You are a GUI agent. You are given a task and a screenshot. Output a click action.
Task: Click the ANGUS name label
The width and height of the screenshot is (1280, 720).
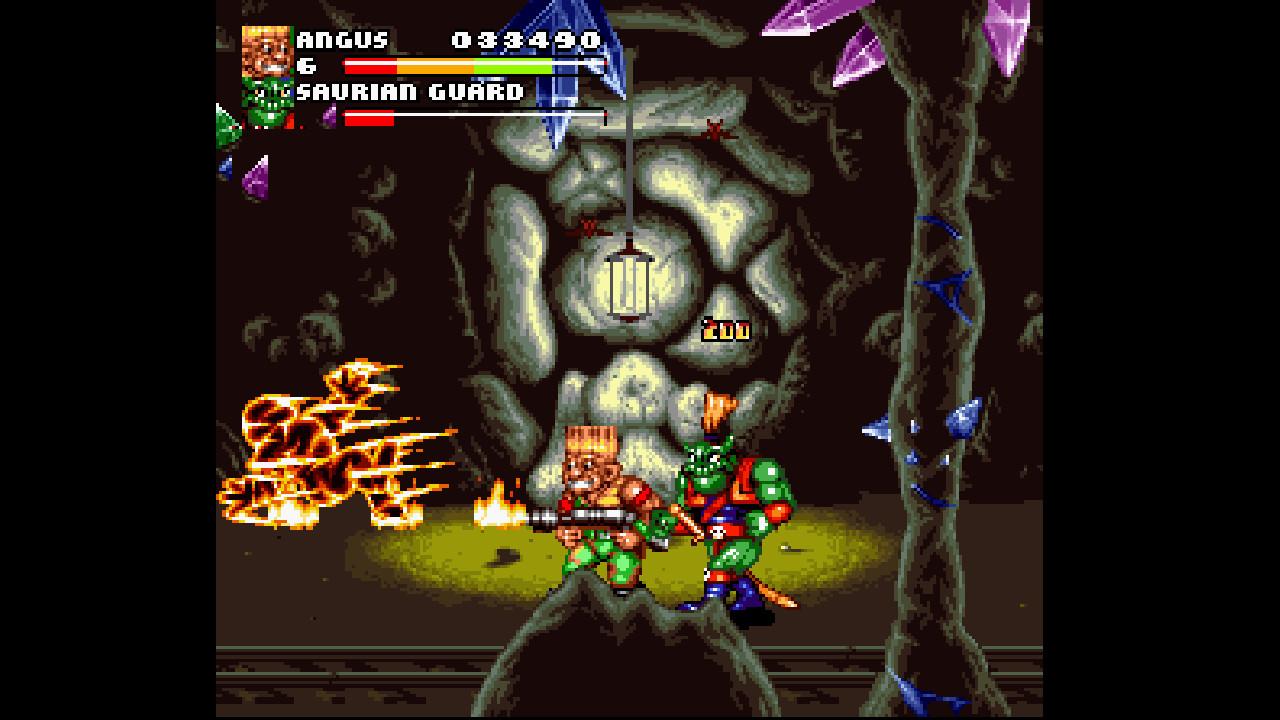point(340,42)
